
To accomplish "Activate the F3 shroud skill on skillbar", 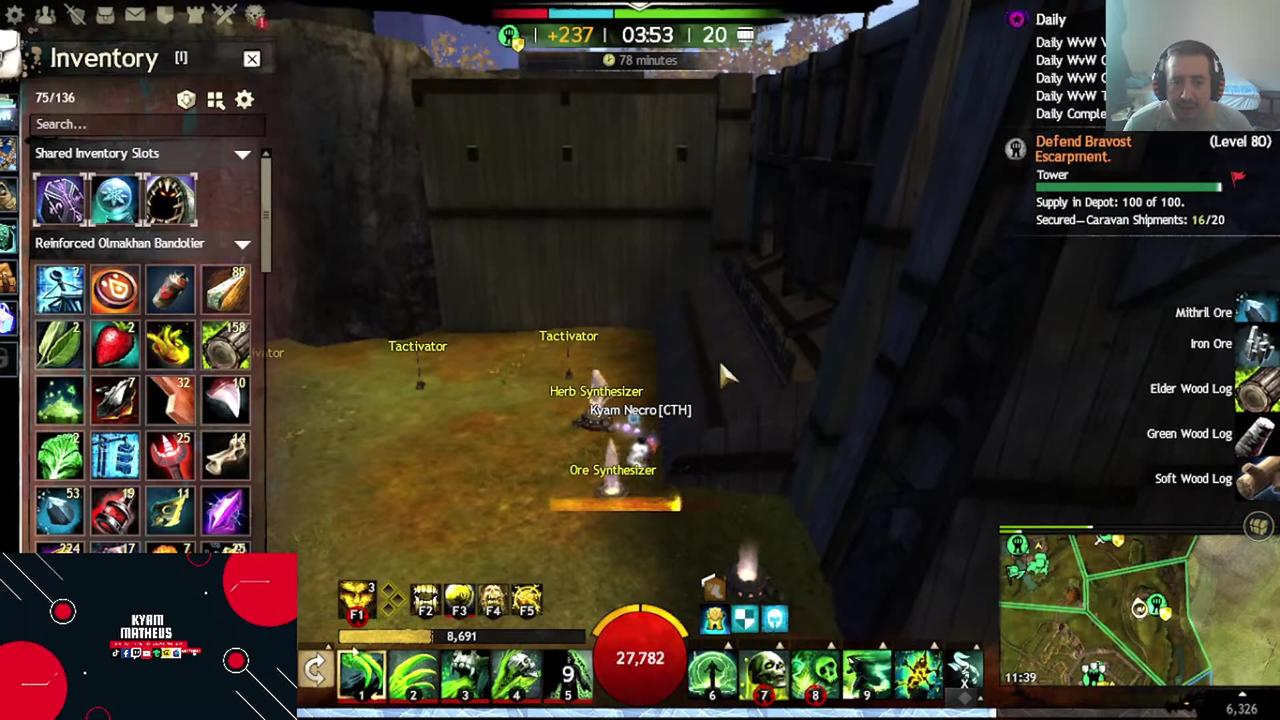I will [458, 598].
